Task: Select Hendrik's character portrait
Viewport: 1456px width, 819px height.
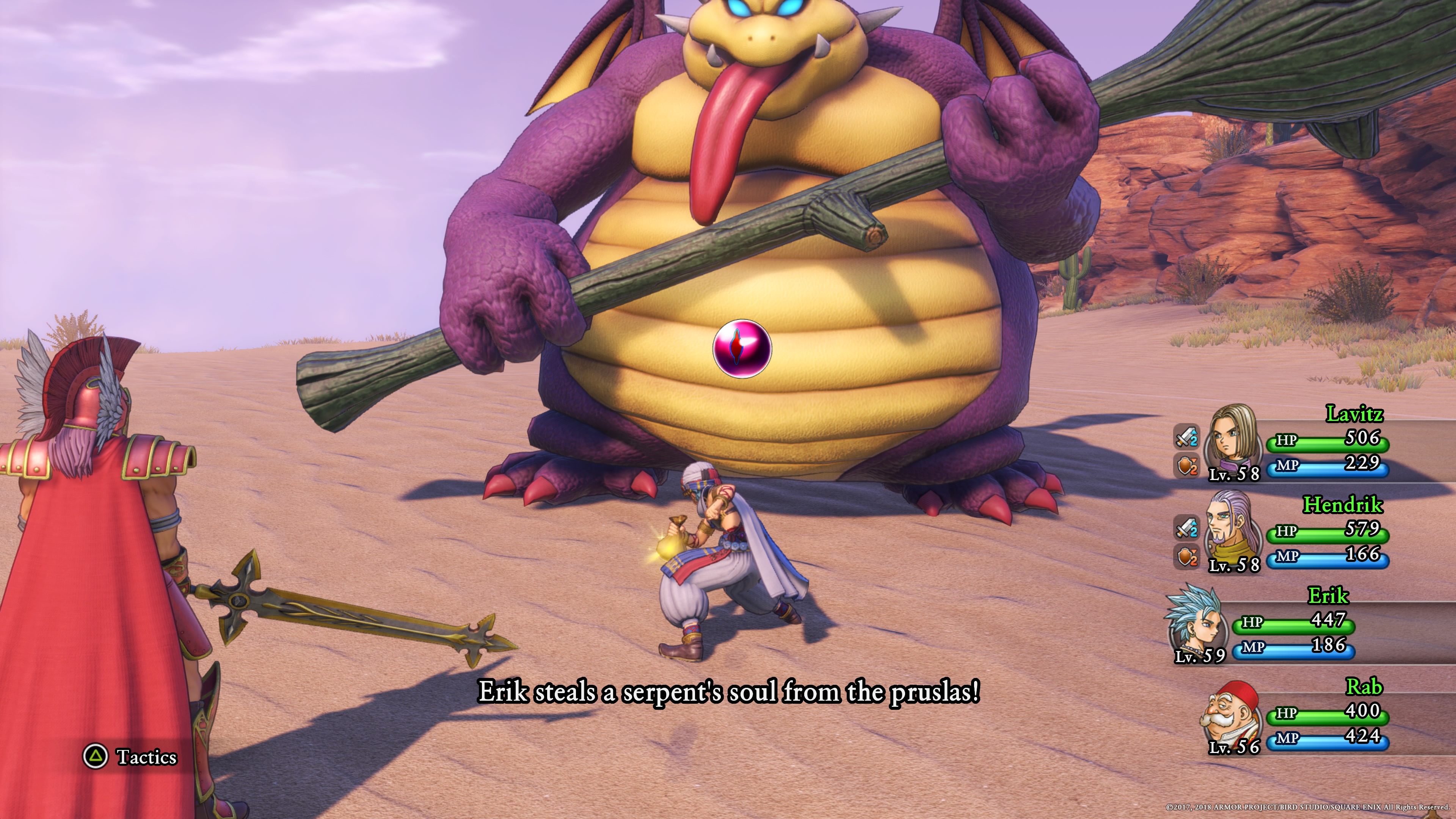Action: pyautogui.click(x=1232, y=531)
